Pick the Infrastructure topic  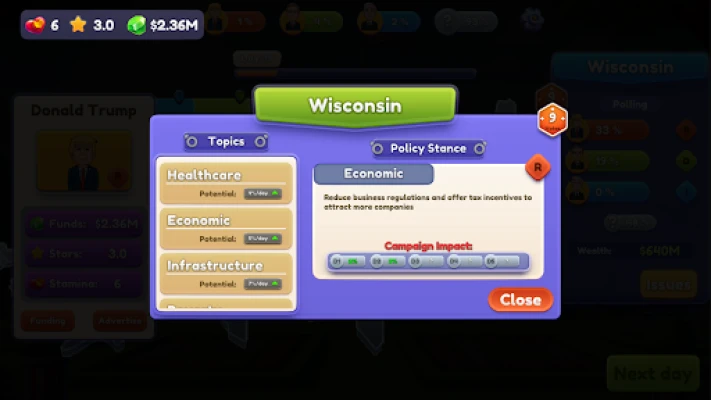[226, 273]
